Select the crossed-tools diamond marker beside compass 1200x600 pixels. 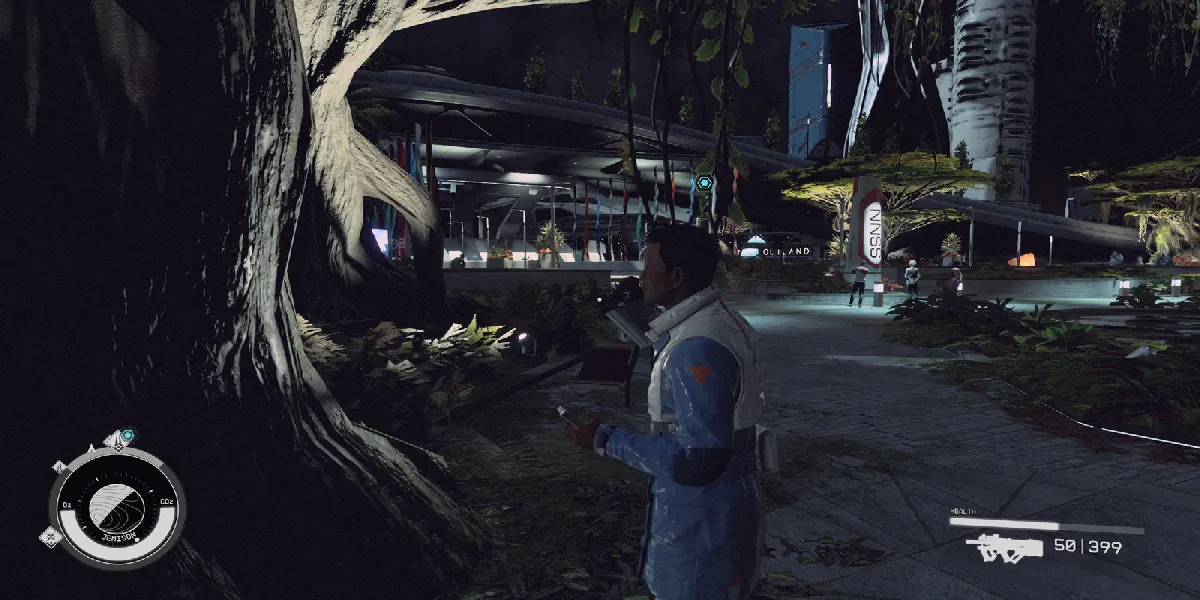pyautogui.click(x=51, y=537)
